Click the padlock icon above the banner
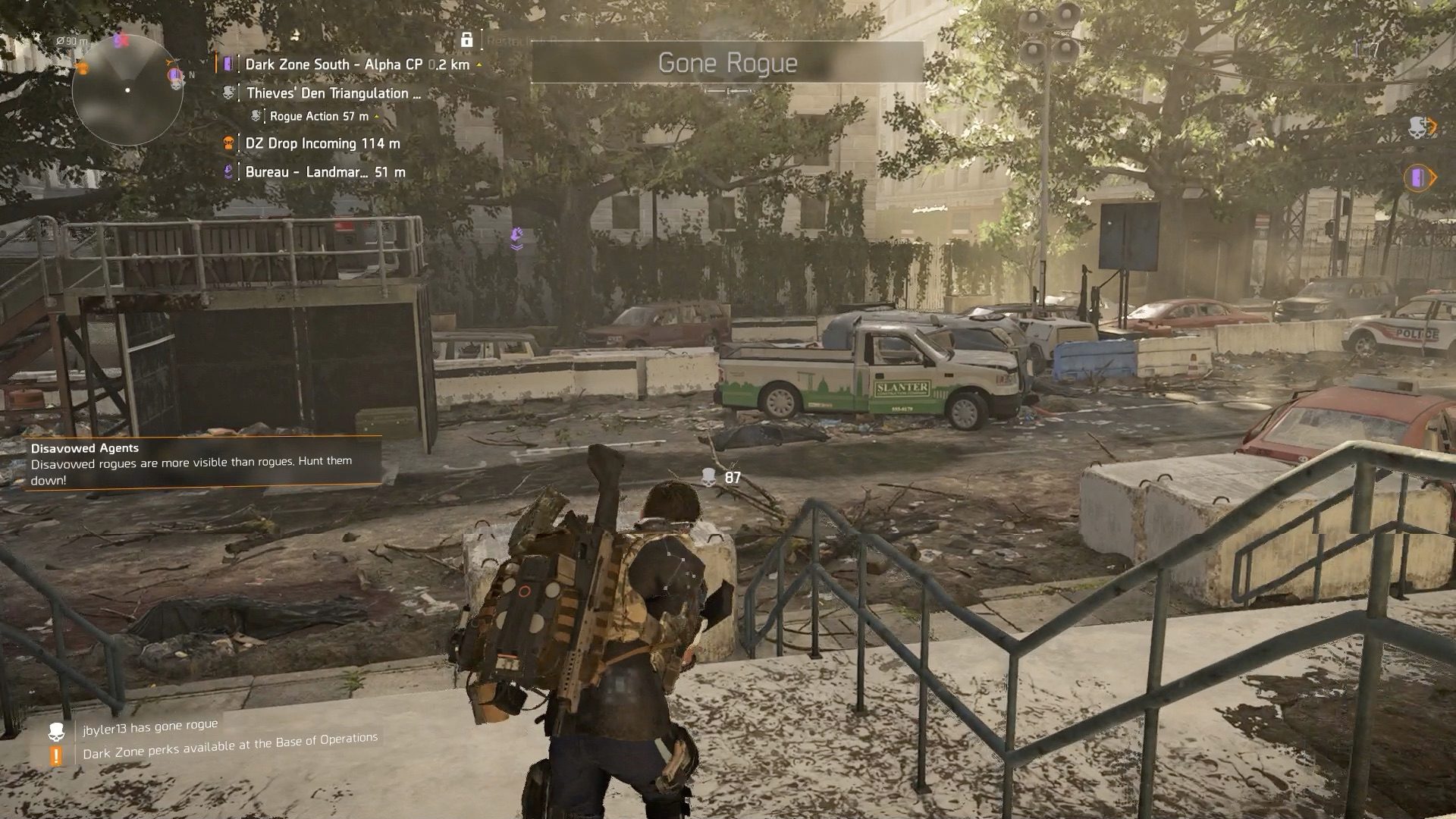Image resolution: width=1456 pixels, height=819 pixels. [467, 39]
